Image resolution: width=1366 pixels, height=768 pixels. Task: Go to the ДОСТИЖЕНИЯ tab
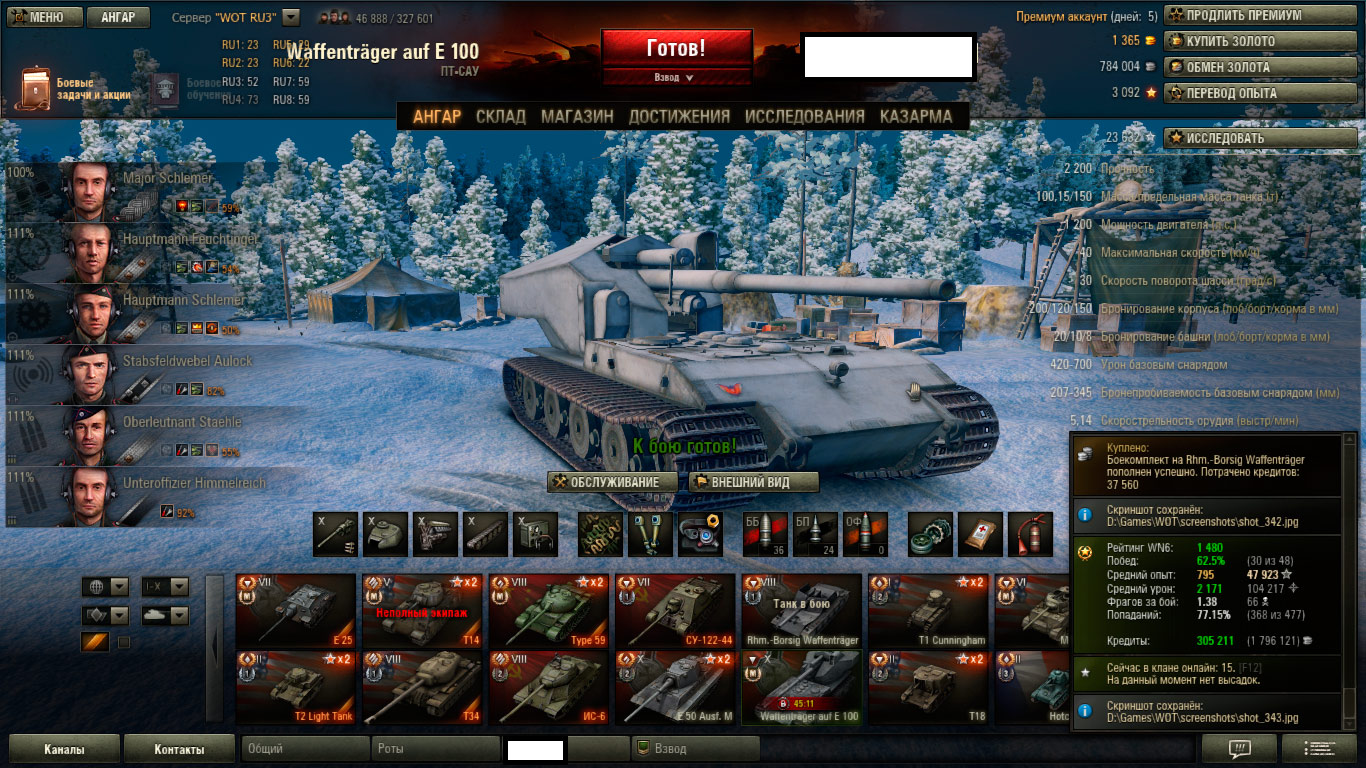[679, 116]
